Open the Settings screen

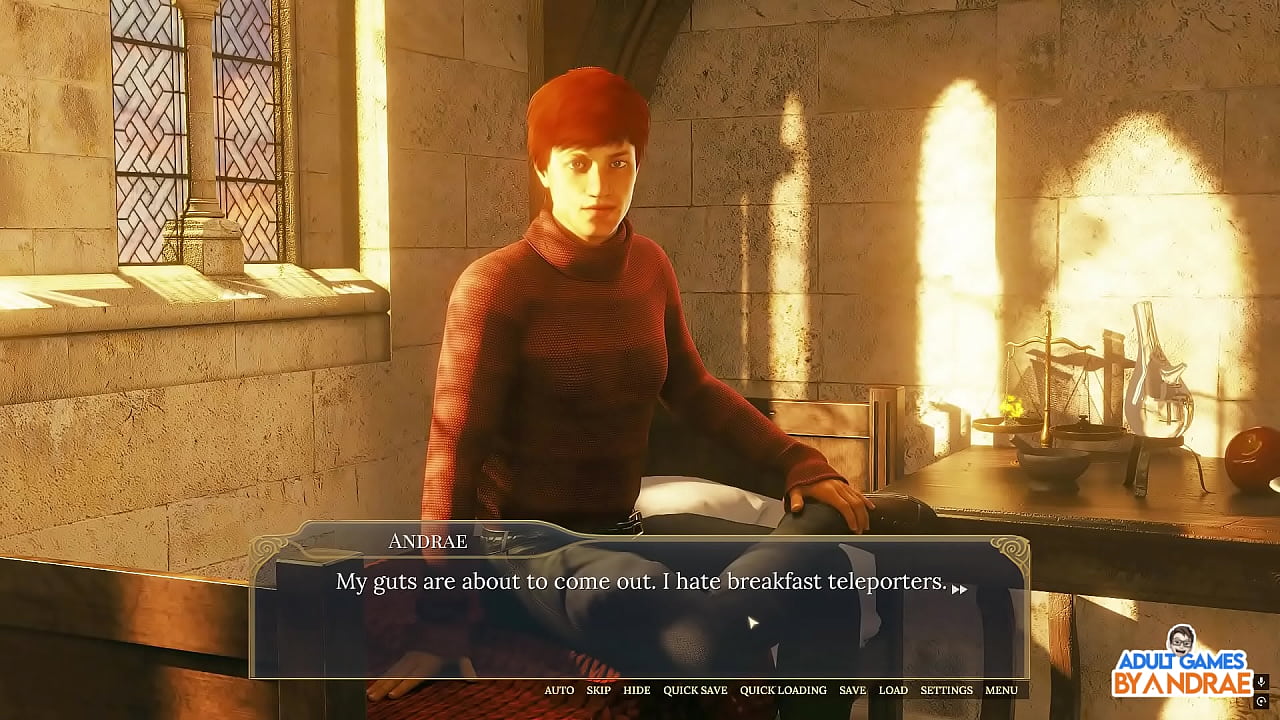tap(946, 690)
